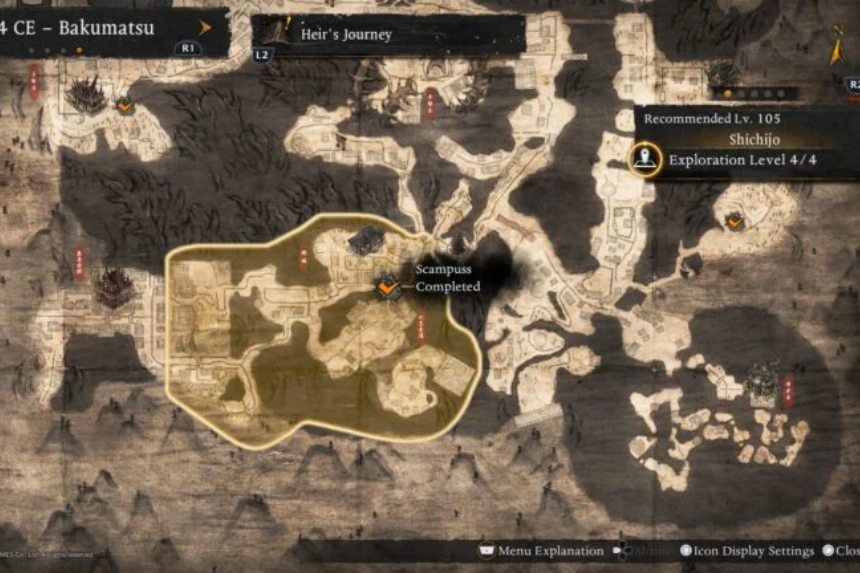Select the 1864 CE Bakumatsu era tab
This screenshot has height=573, width=860.
click(80, 28)
